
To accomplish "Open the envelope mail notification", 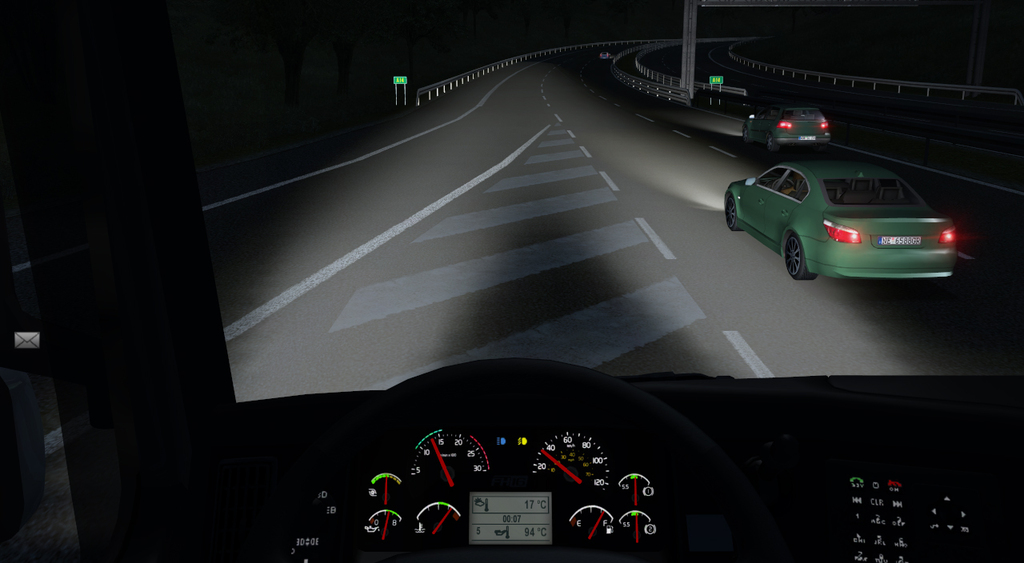I will 27,340.
